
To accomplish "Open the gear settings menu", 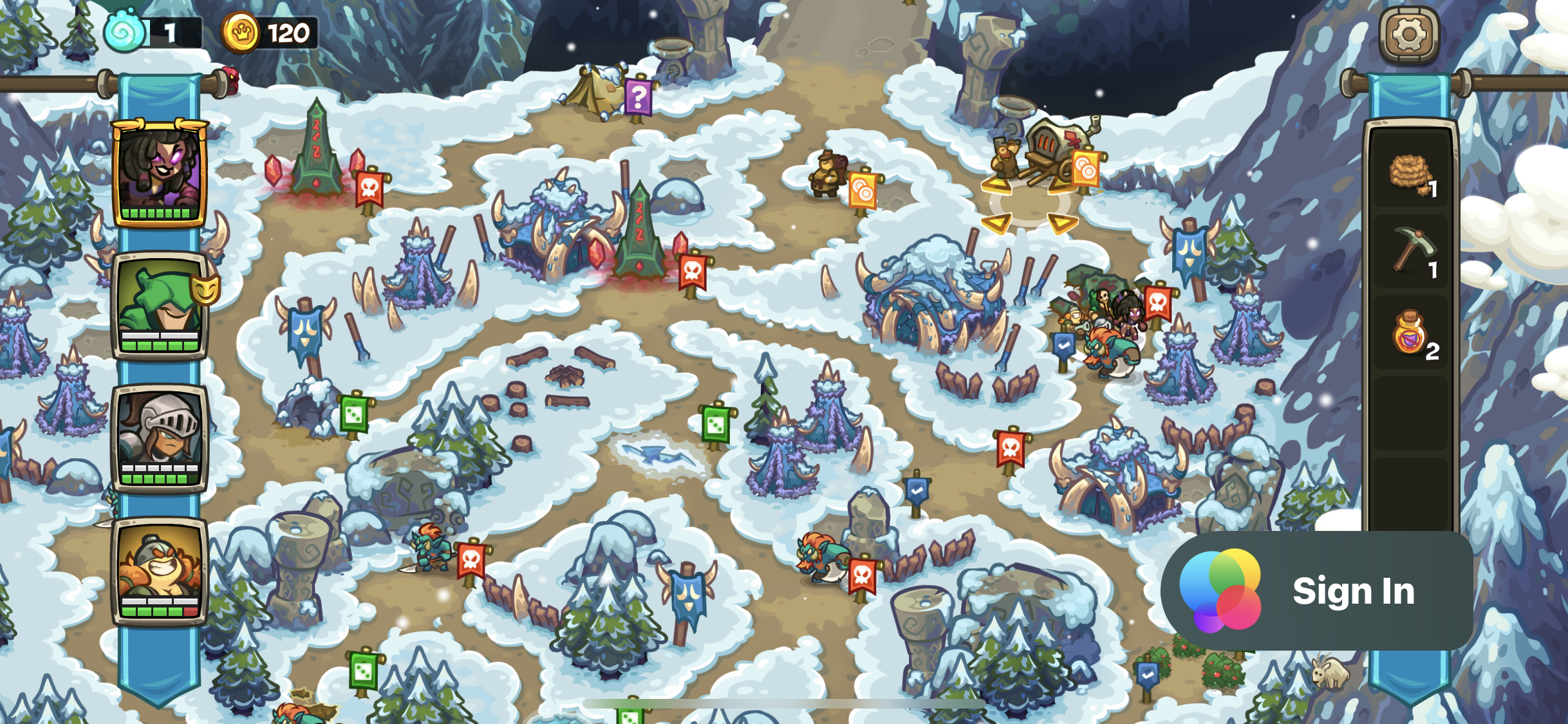I will click(x=1408, y=35).
